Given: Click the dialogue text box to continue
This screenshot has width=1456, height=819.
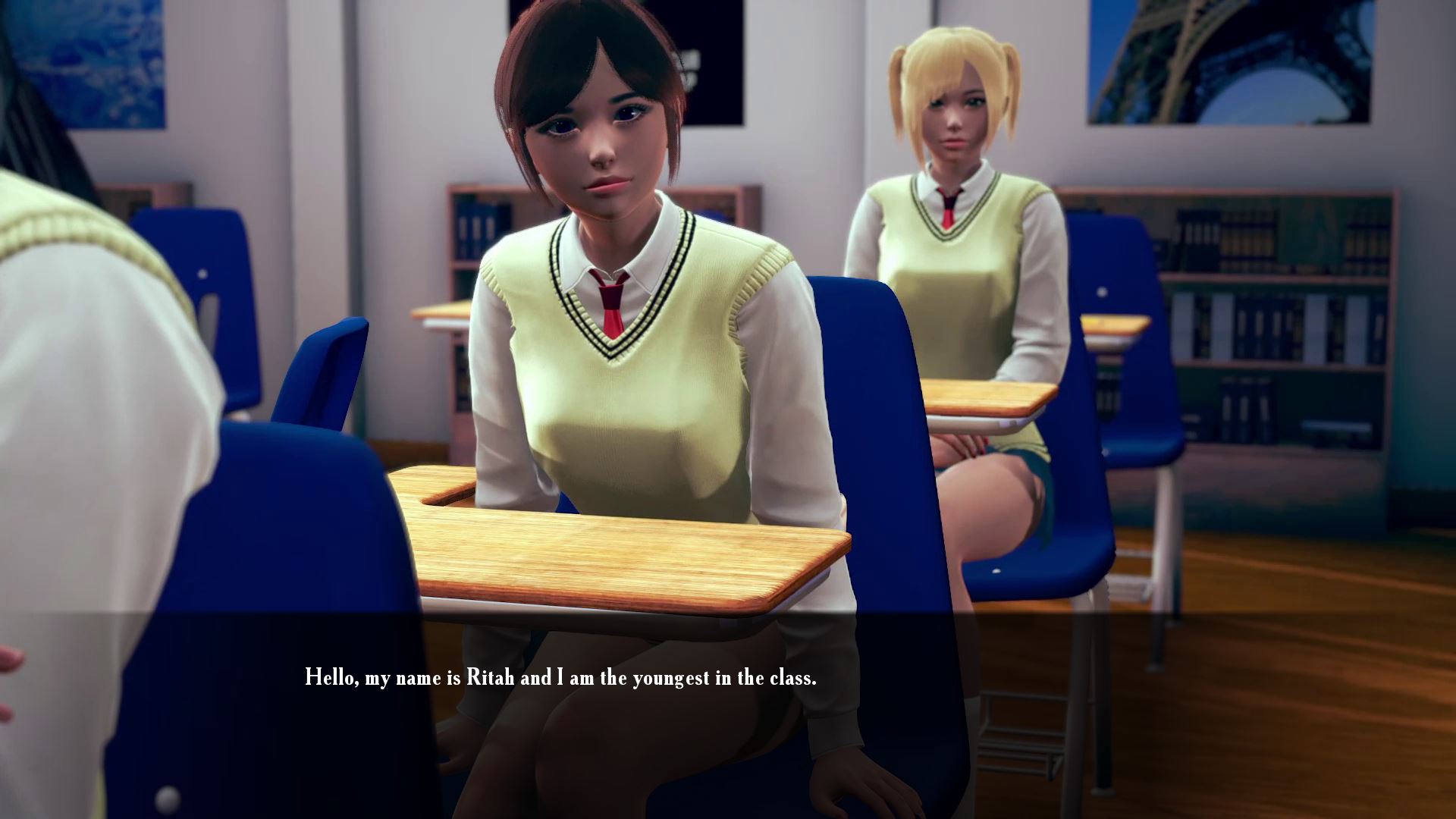Looking at the screenshot, I should click(561, 677).
